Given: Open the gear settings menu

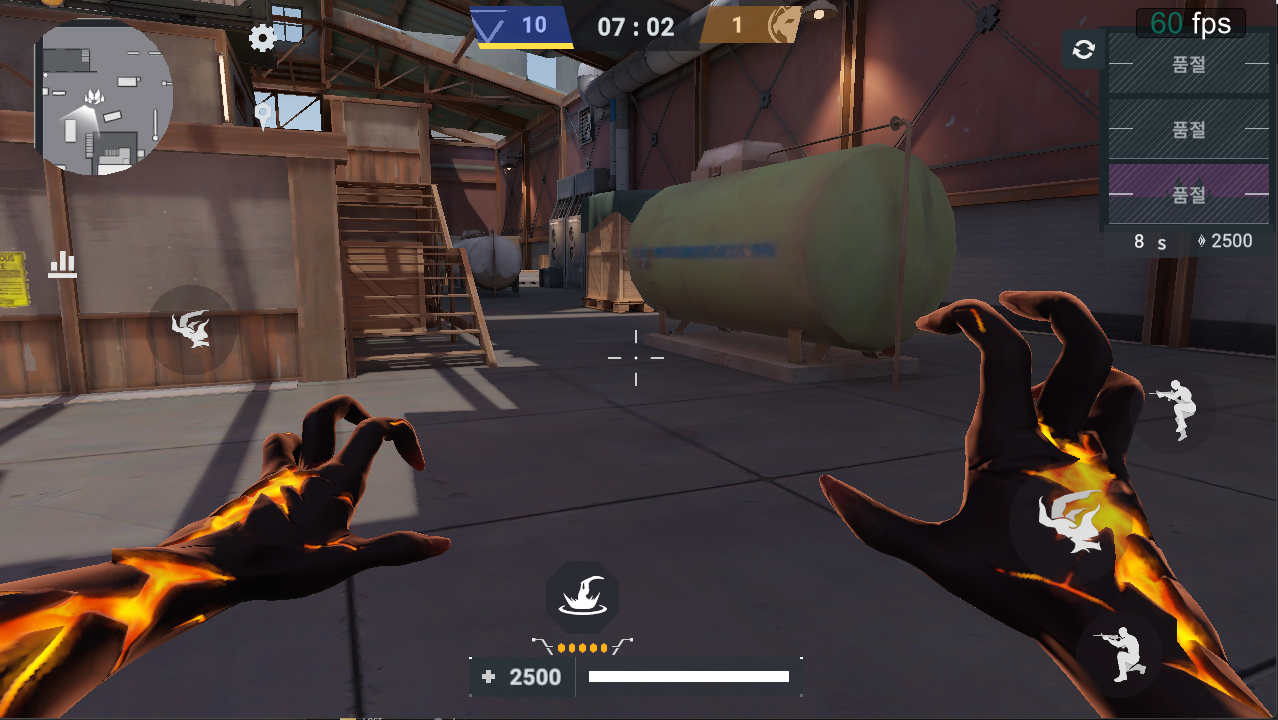Looking at the screenshot, I should (x=263, y=39).
